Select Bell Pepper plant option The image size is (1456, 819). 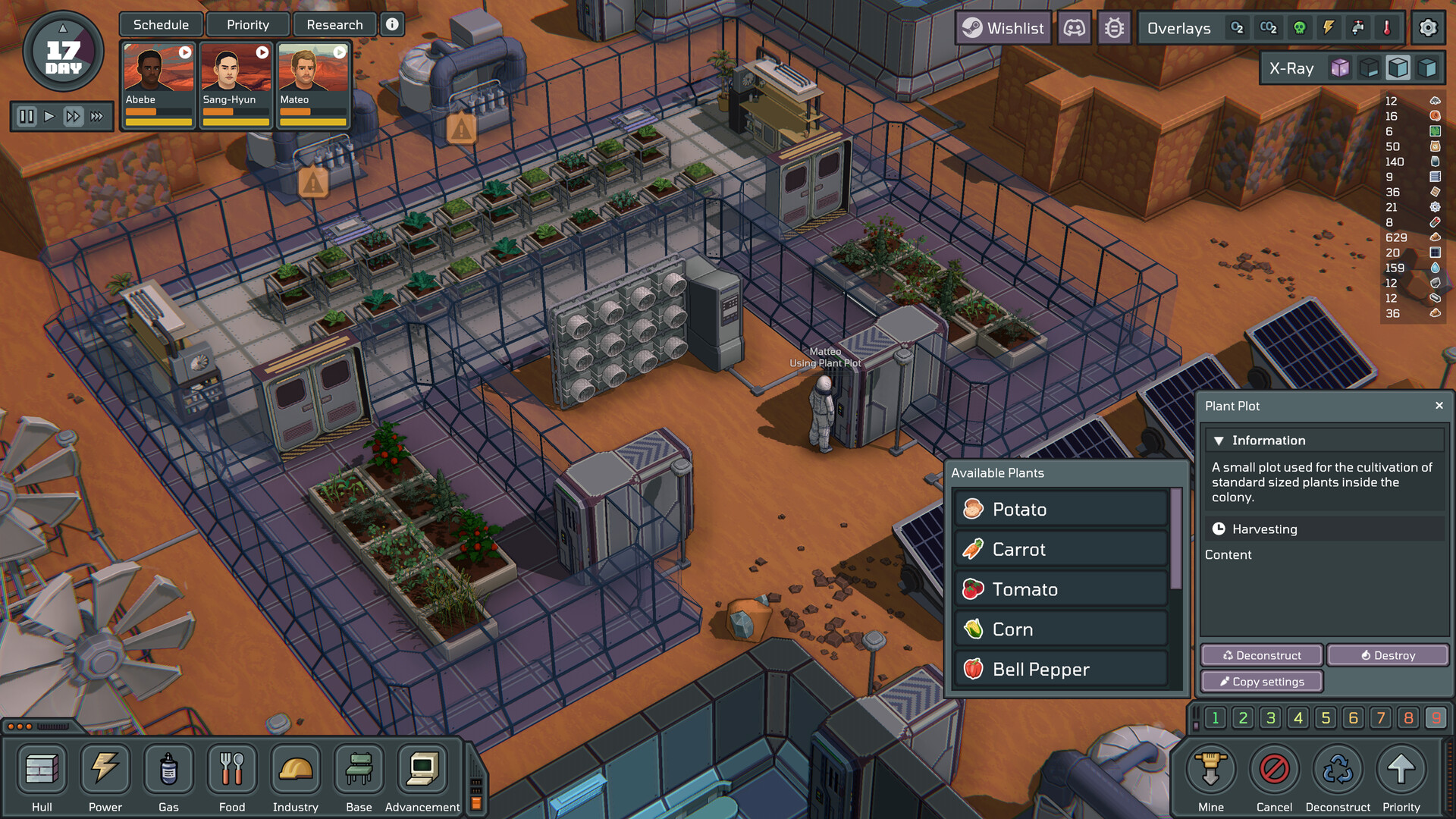click(x=1061, y=670)
